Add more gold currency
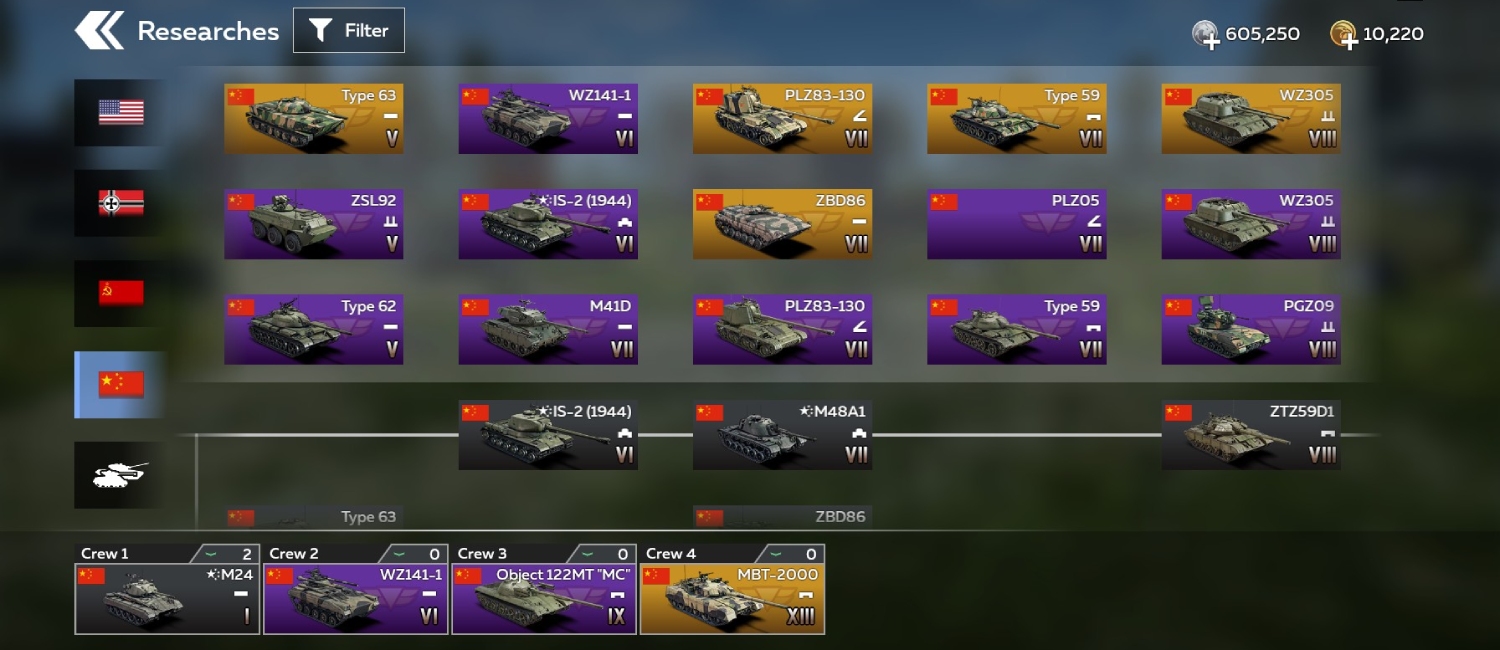Screen dimensions: 1500x650 pyautogui.click(x=1343, y=35)
